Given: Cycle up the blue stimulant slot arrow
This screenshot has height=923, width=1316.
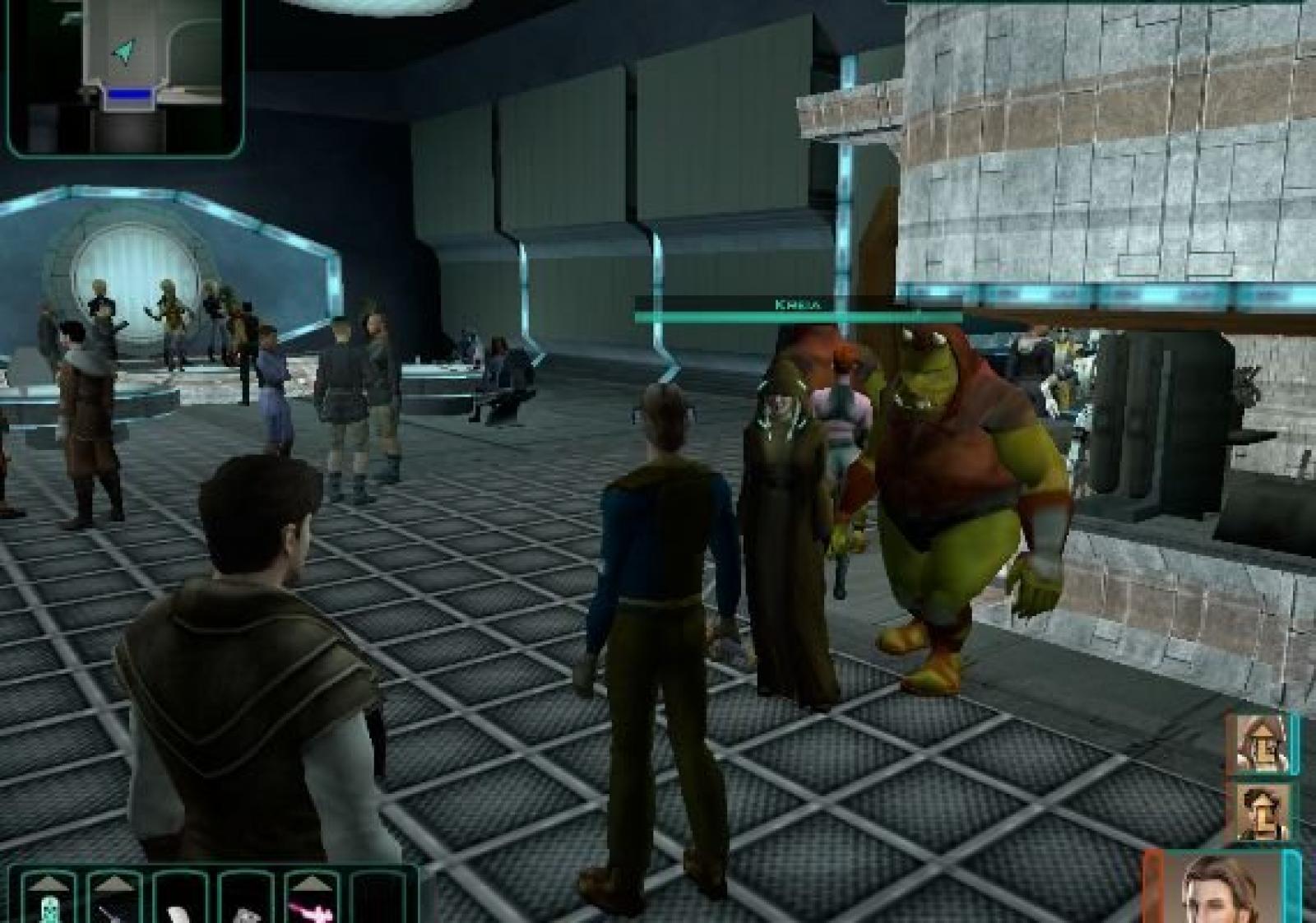Looking at the screenshot, I should point(114,884).
